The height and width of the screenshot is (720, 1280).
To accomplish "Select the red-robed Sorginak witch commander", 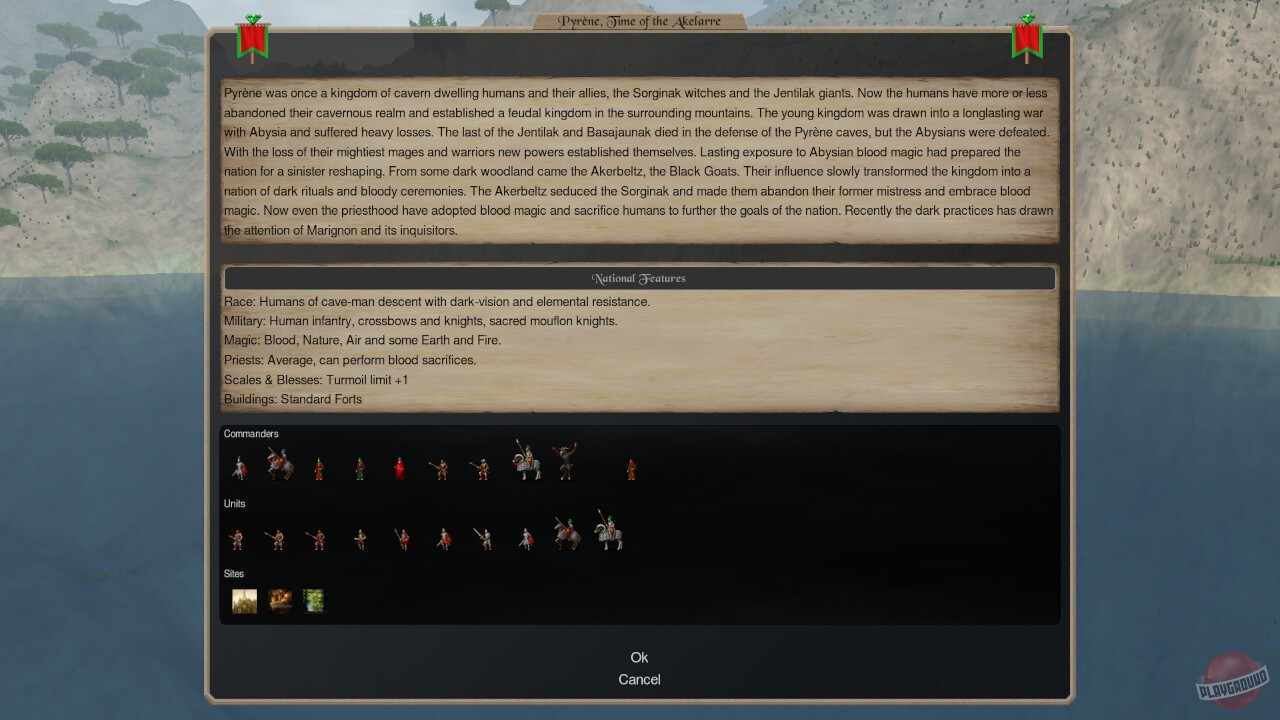I will (x=400, y=465).
